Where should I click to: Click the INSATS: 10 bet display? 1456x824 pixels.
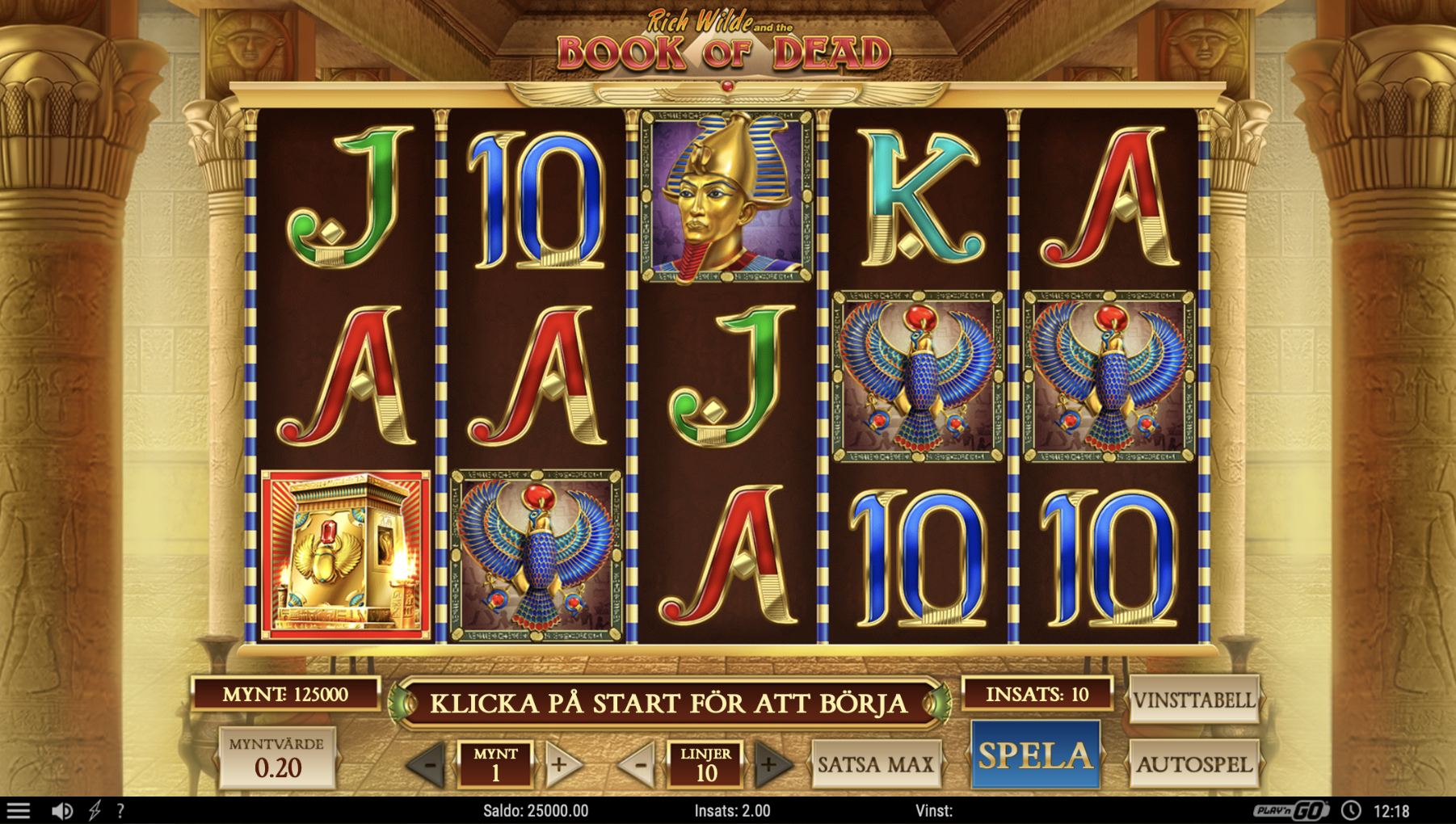click(x=1038, y=693)
